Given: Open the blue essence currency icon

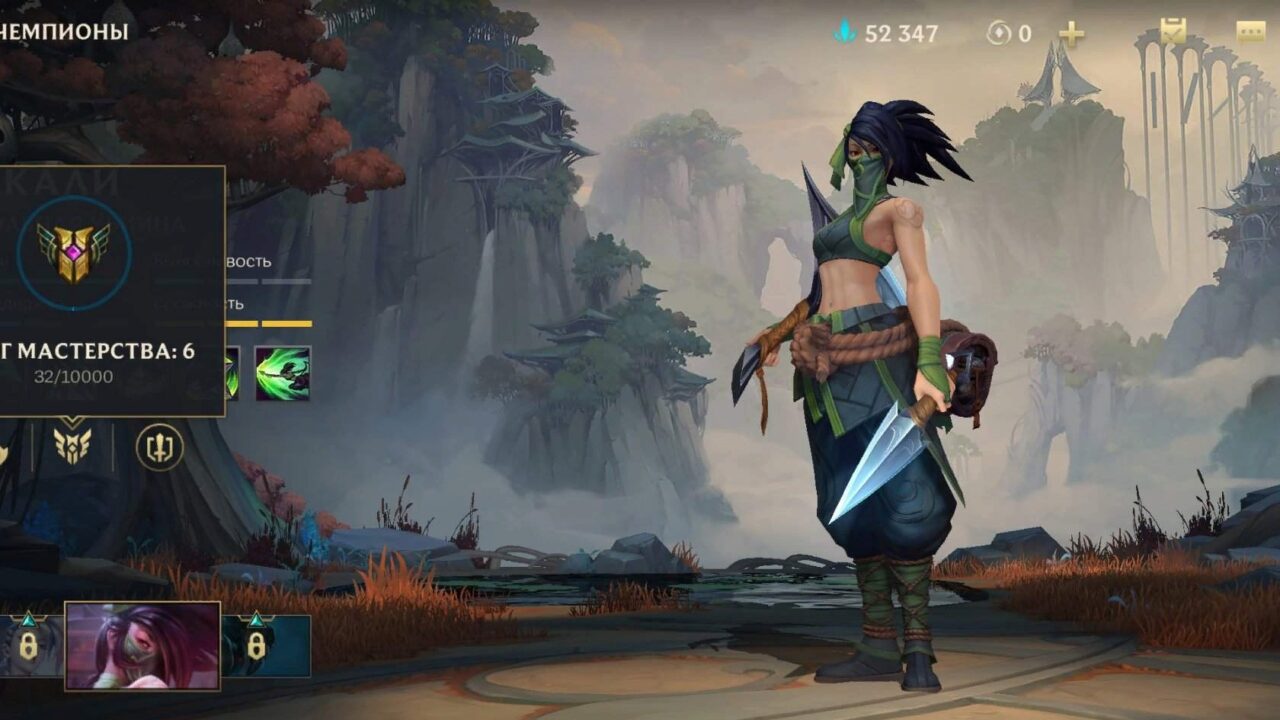Looking at the screenshot, I should tap(847, 30).
